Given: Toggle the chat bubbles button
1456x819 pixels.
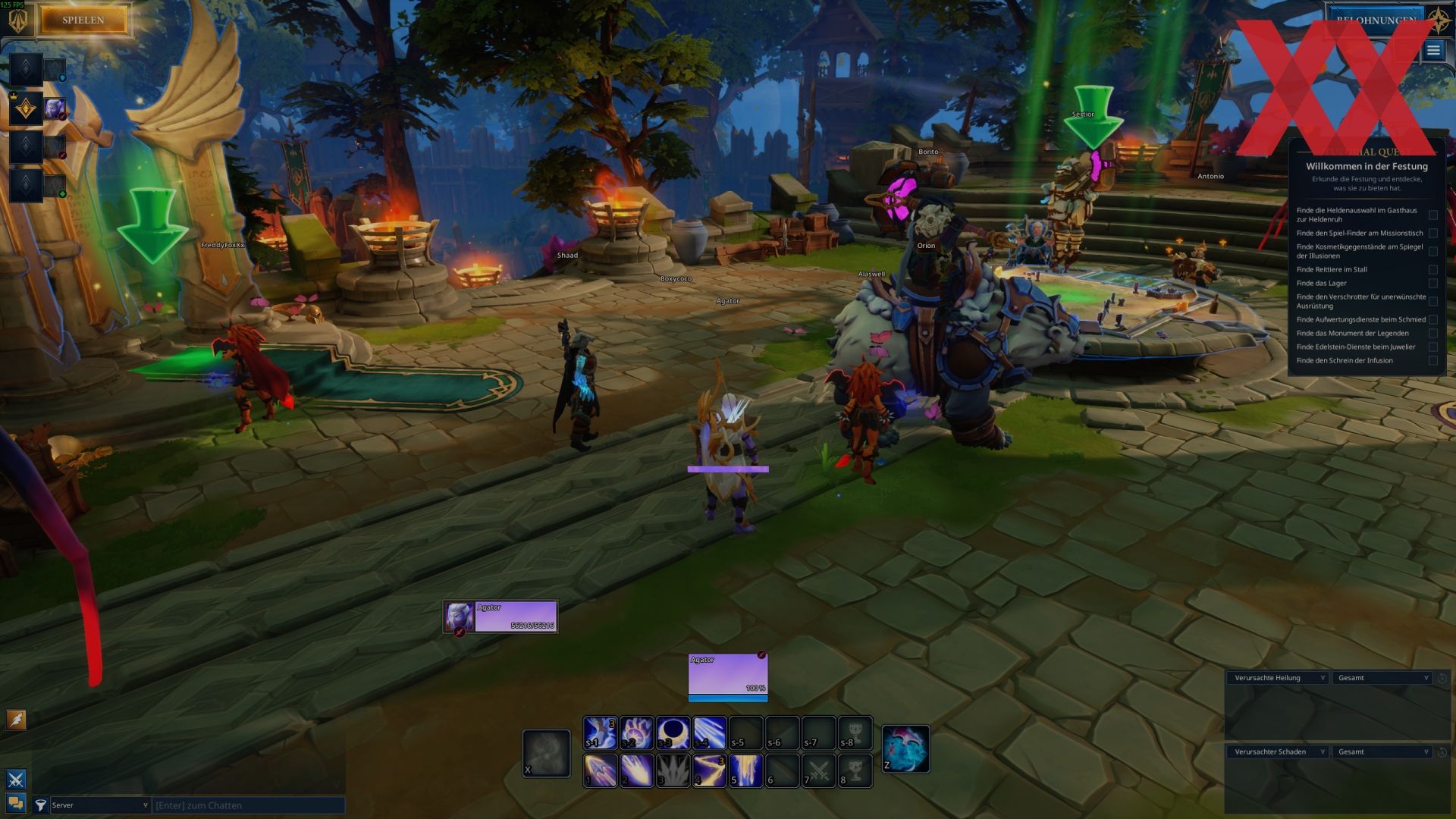Looking at the screenshot, I should click(x=16, y=803).
